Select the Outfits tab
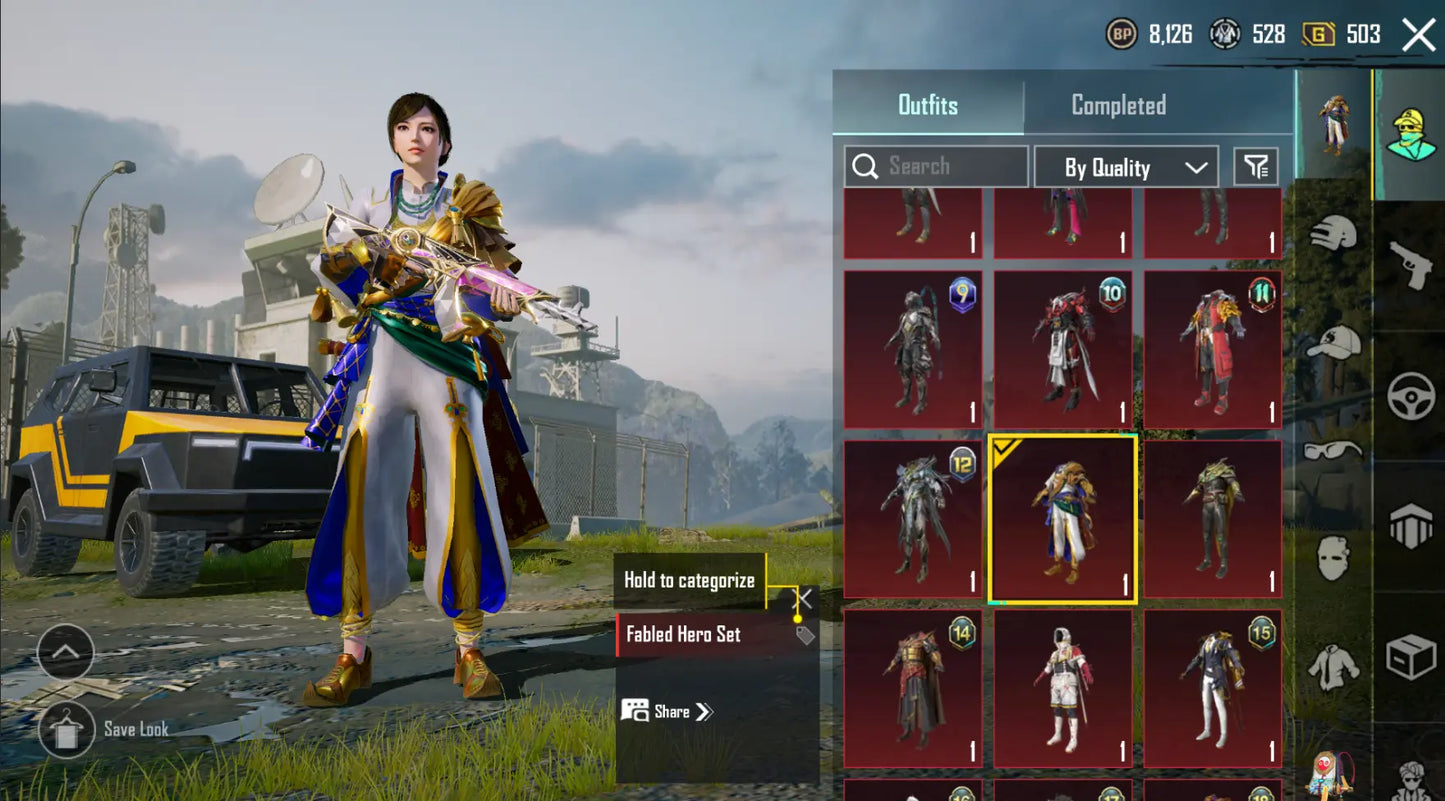The width and height of the screenshot is (1445, 801). click(927, 105)
